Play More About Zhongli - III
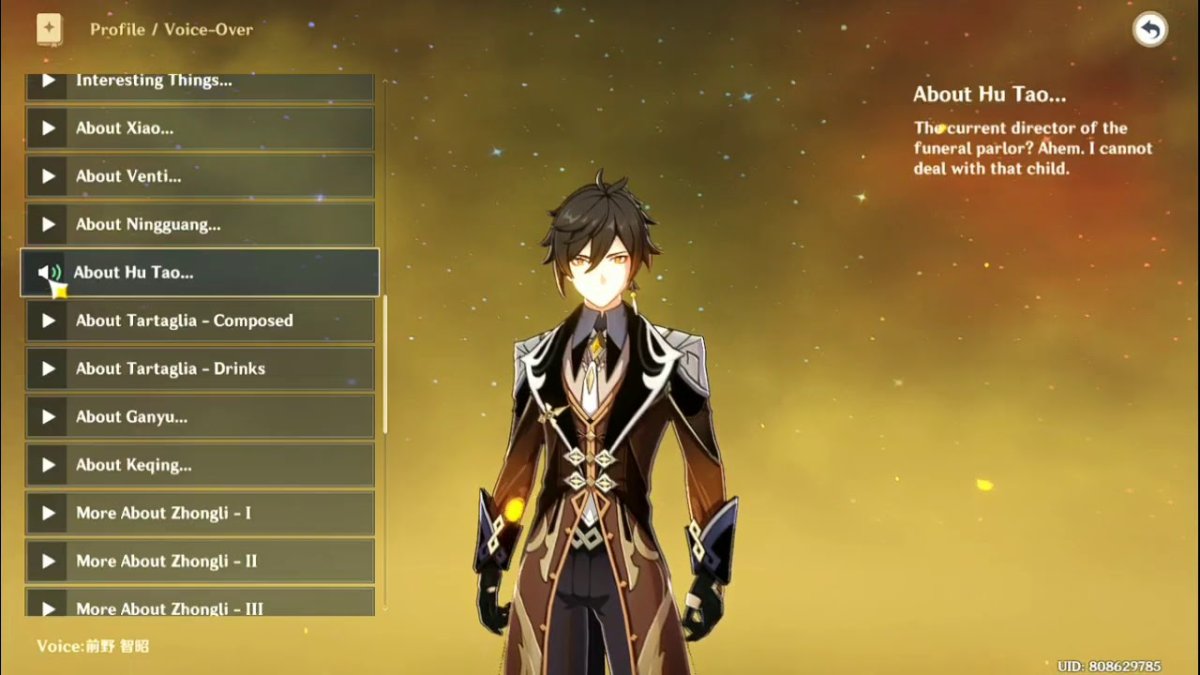The height and width of the screenshot is (675, 1200). pos(200,605)
